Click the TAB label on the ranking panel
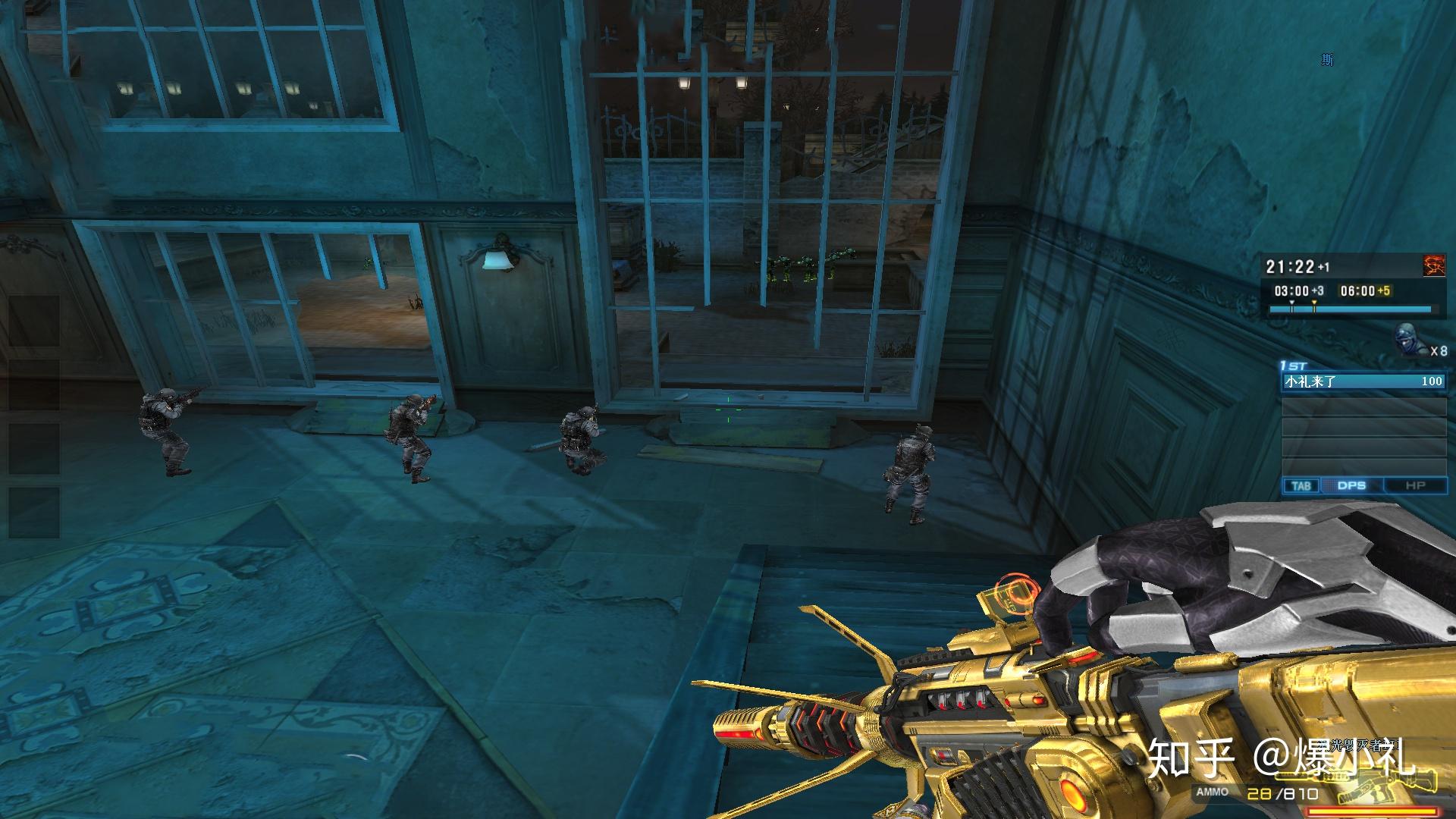Screen dimensions: 1456x819 click(x=1301, y=485)
